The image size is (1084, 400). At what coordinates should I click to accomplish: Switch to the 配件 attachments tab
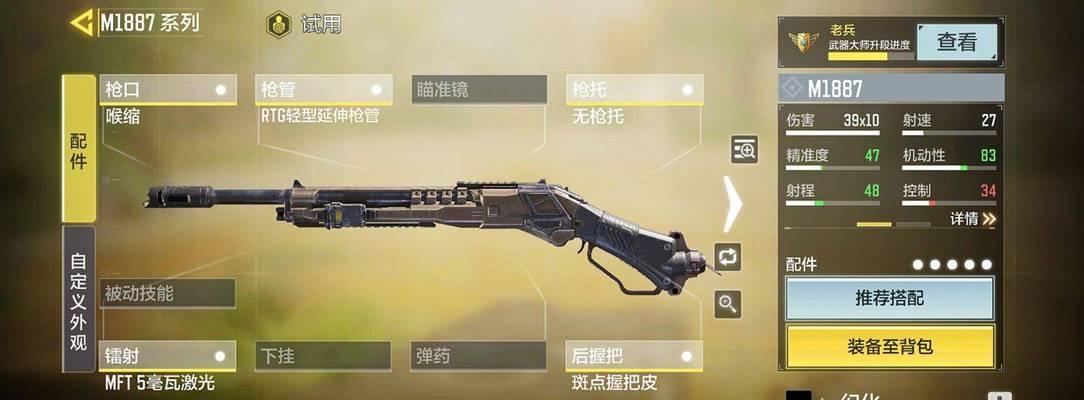tap(79, 149)
